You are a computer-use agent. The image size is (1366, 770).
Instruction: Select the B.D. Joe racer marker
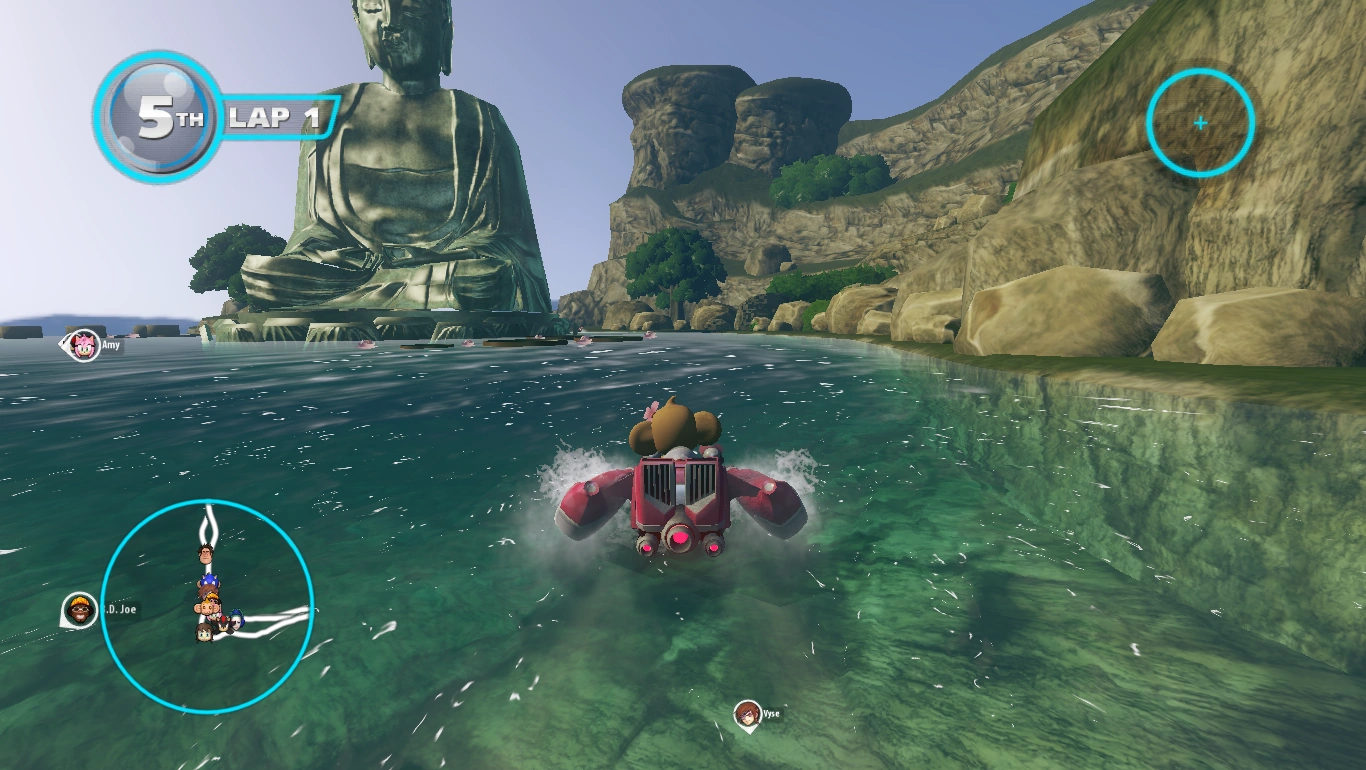click(80, 609)
